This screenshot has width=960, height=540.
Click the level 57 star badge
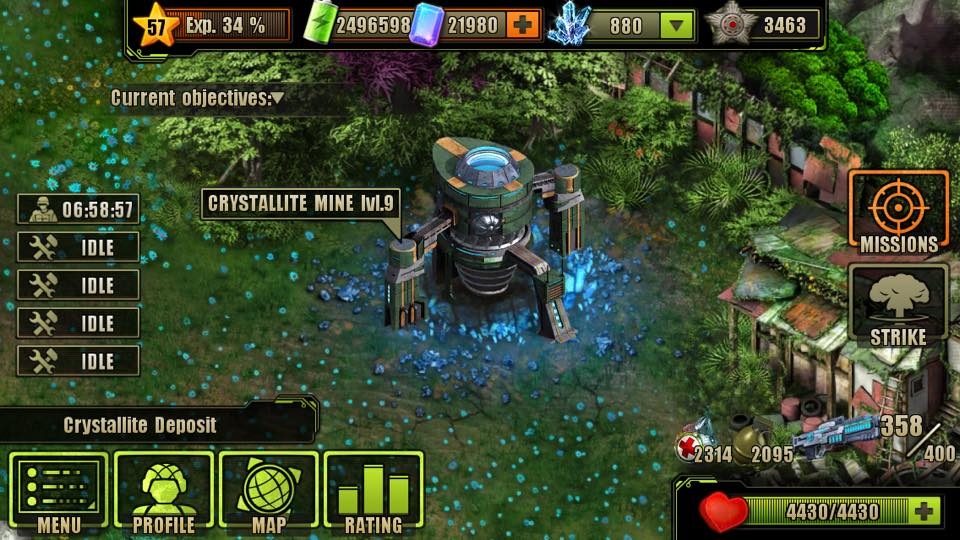[x=157, y=25]
